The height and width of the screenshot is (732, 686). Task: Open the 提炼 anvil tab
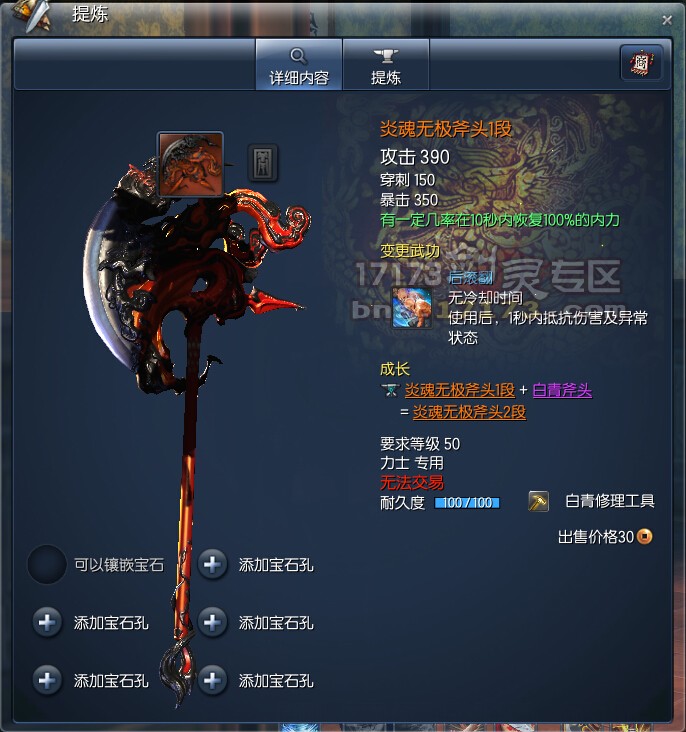(385, 64)
